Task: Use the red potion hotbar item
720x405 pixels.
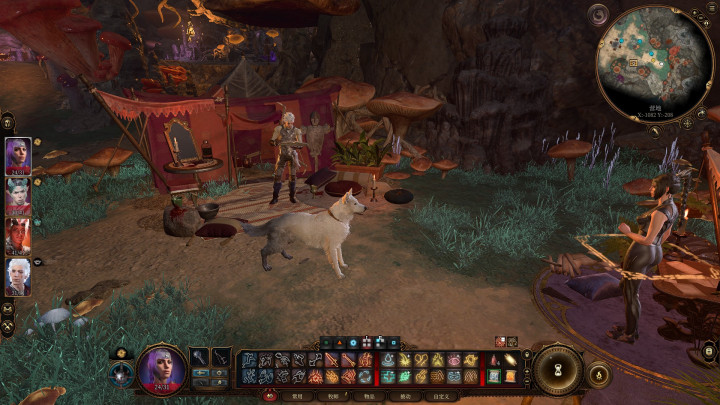Action: pos(494,360)
